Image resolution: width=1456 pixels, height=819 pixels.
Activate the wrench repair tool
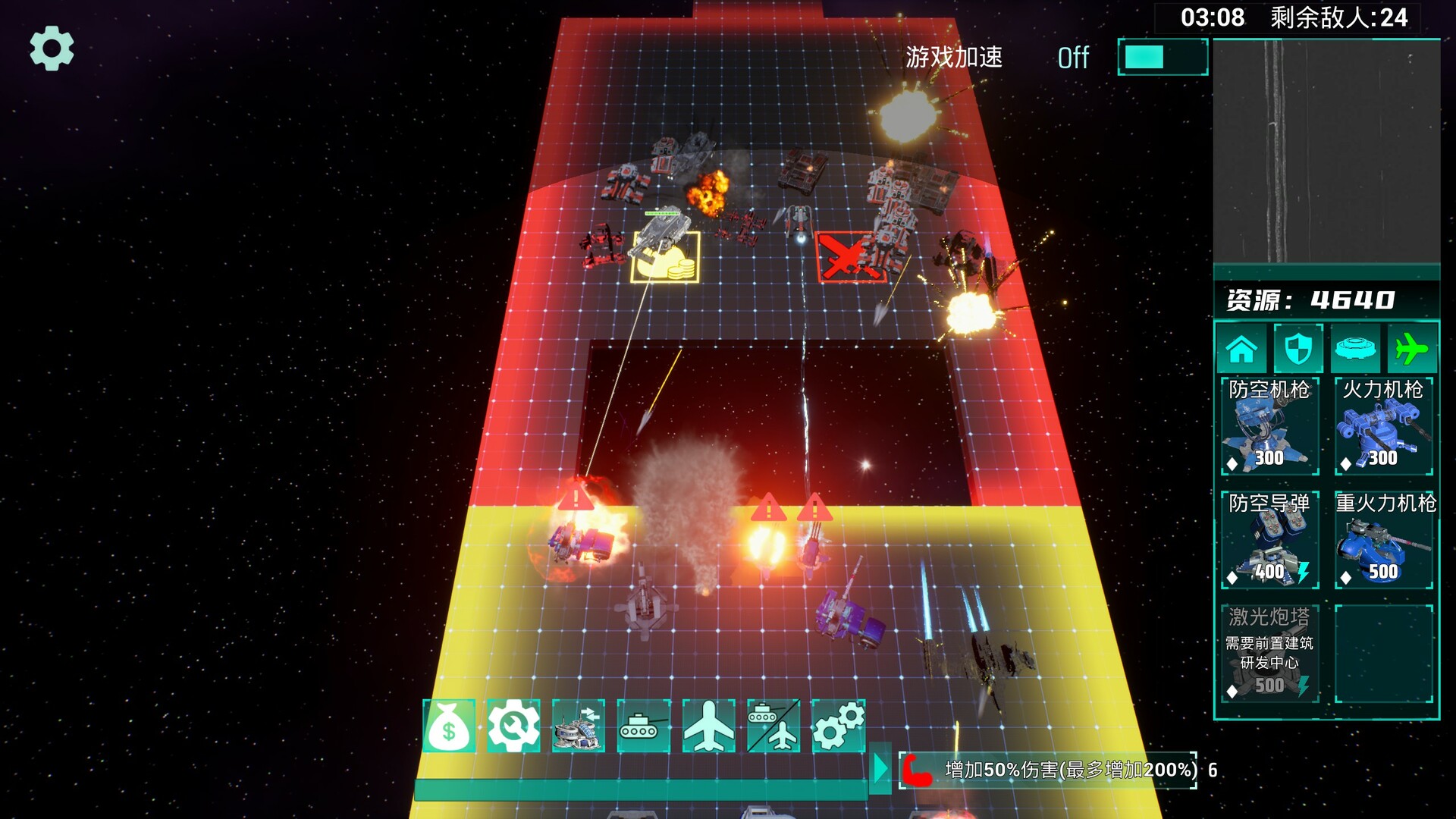(513, 726)
